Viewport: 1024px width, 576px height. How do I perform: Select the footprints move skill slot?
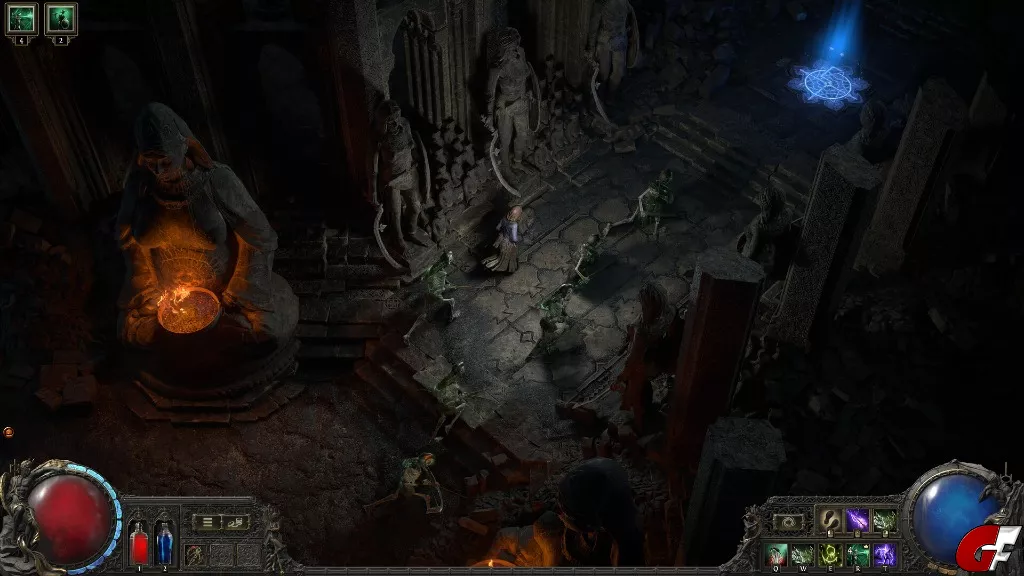tap(832, 520)
